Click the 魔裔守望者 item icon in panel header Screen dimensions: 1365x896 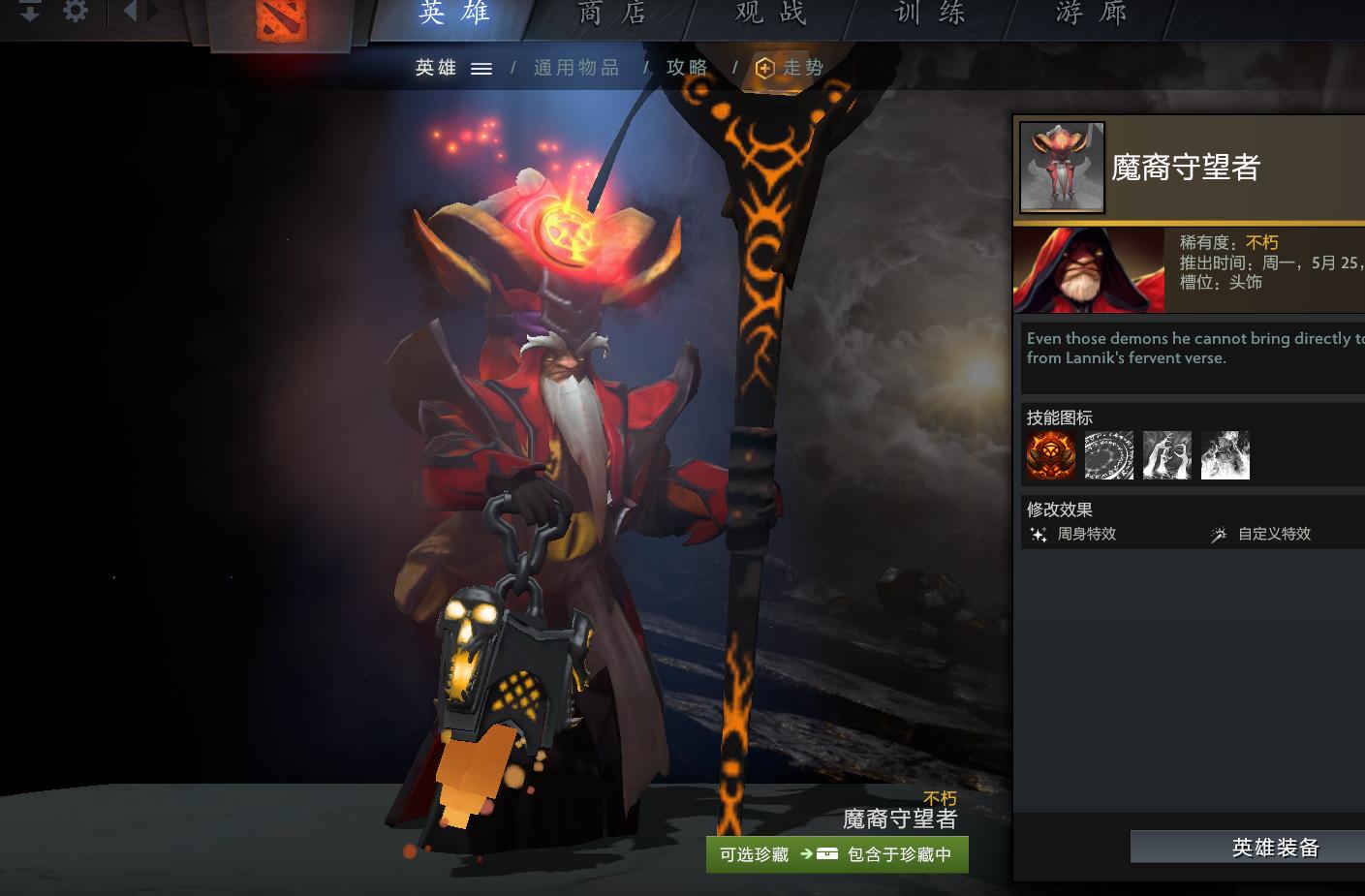click(x=1062, y=167)
